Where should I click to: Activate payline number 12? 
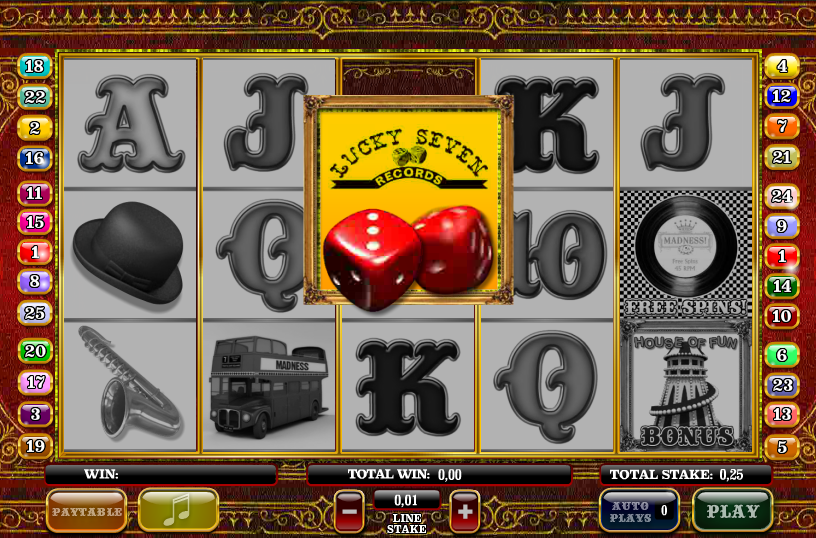coord(781,97)
